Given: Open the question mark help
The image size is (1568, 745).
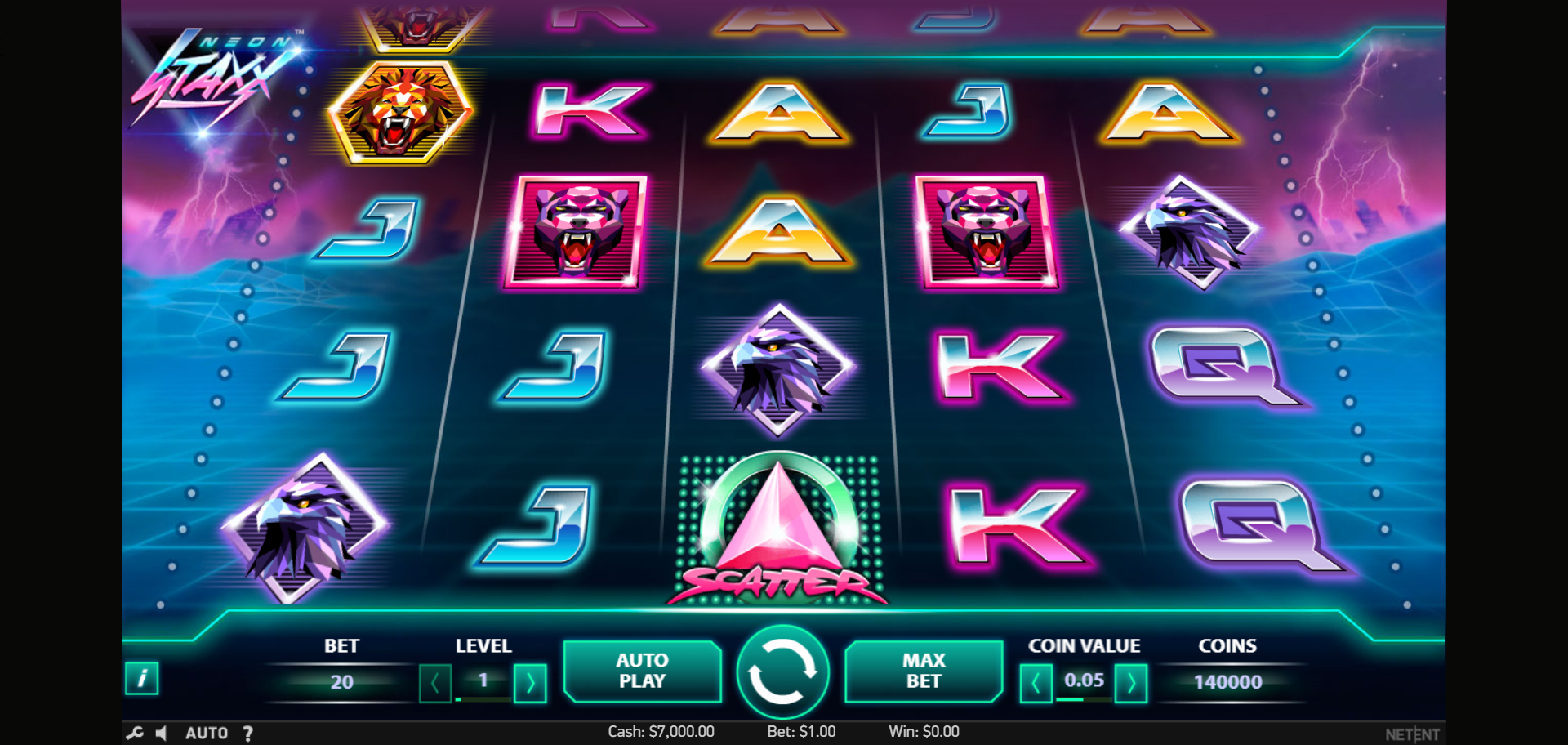Looking at the screenshot, I should pyautogui.click(x=247, y=733).
